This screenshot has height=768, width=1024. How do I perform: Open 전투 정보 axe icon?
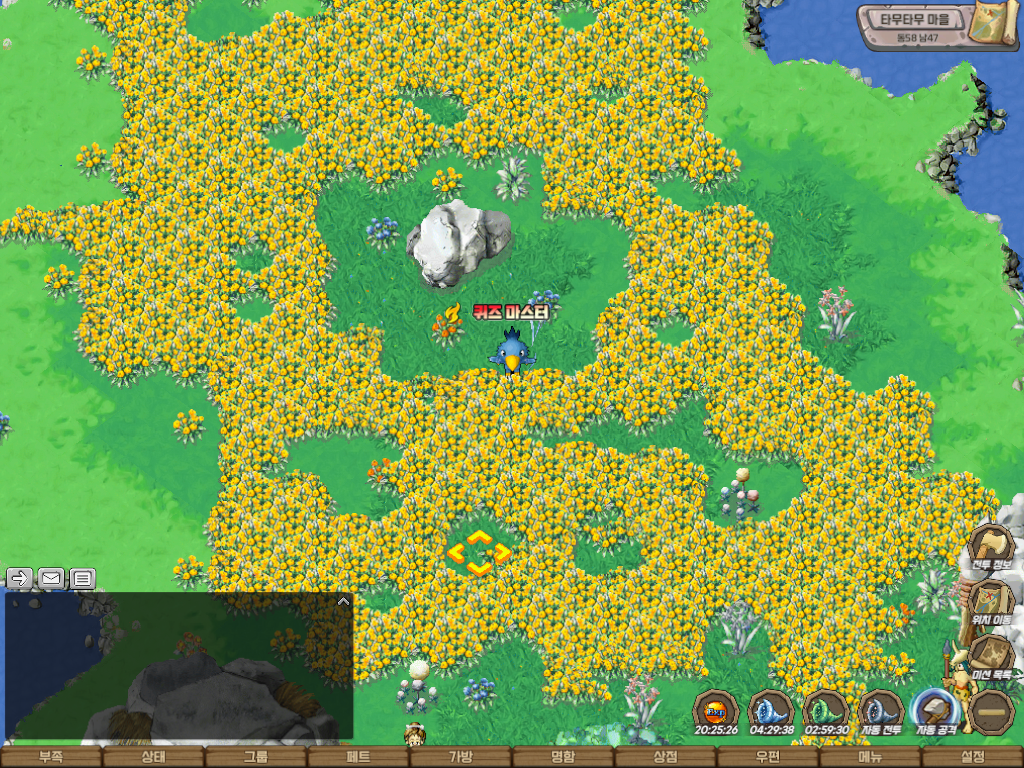pyautogui.click(x=991, y=549)
